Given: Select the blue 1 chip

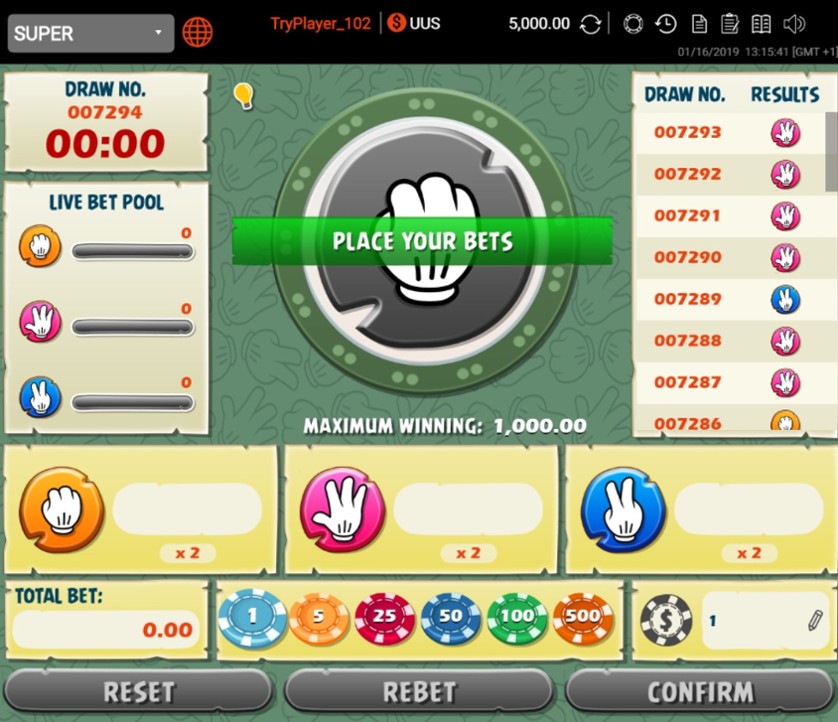Looking at the screenshot, I should tap(252, 618).
